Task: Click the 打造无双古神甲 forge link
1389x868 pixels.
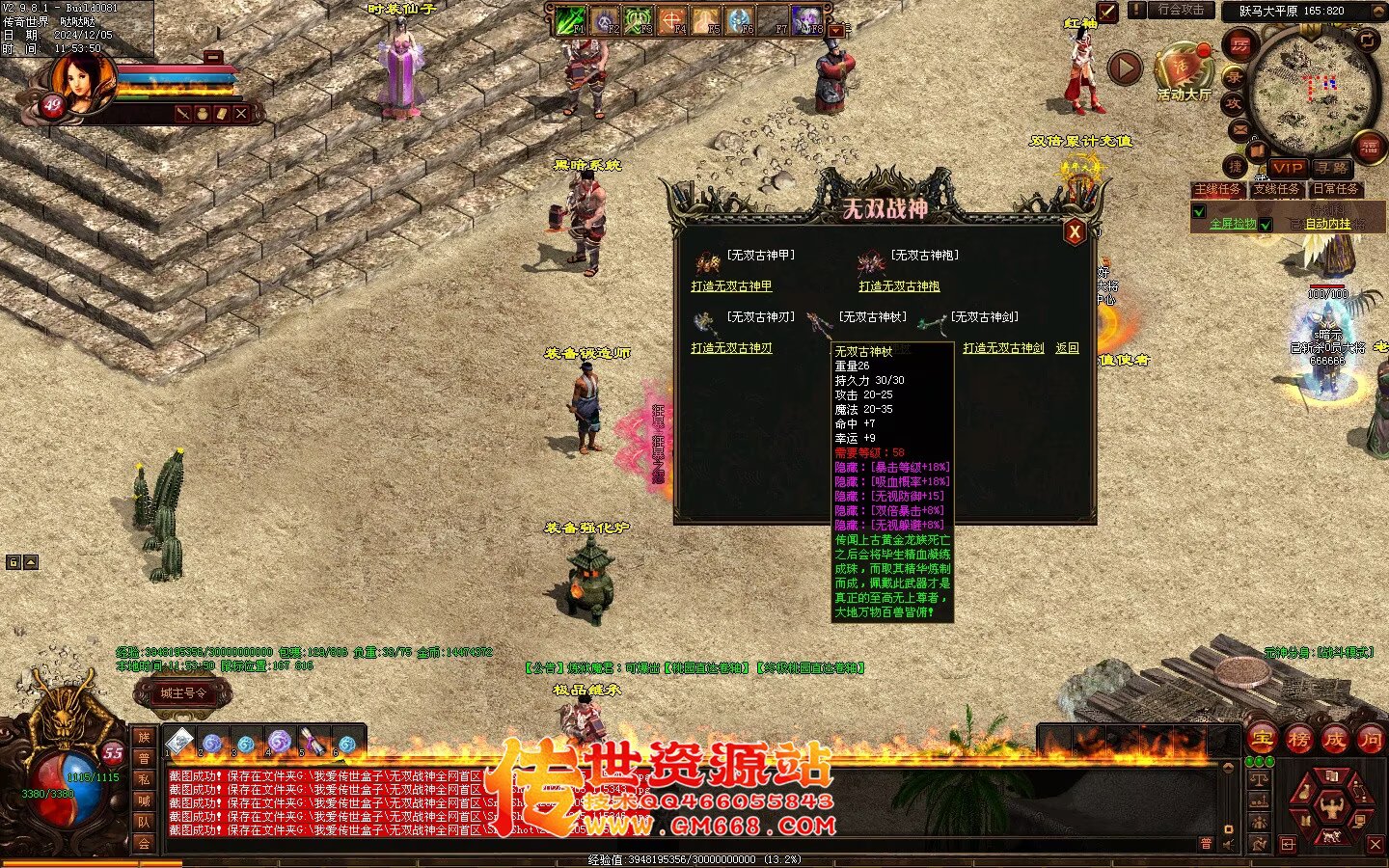Action: pos(731,286)
